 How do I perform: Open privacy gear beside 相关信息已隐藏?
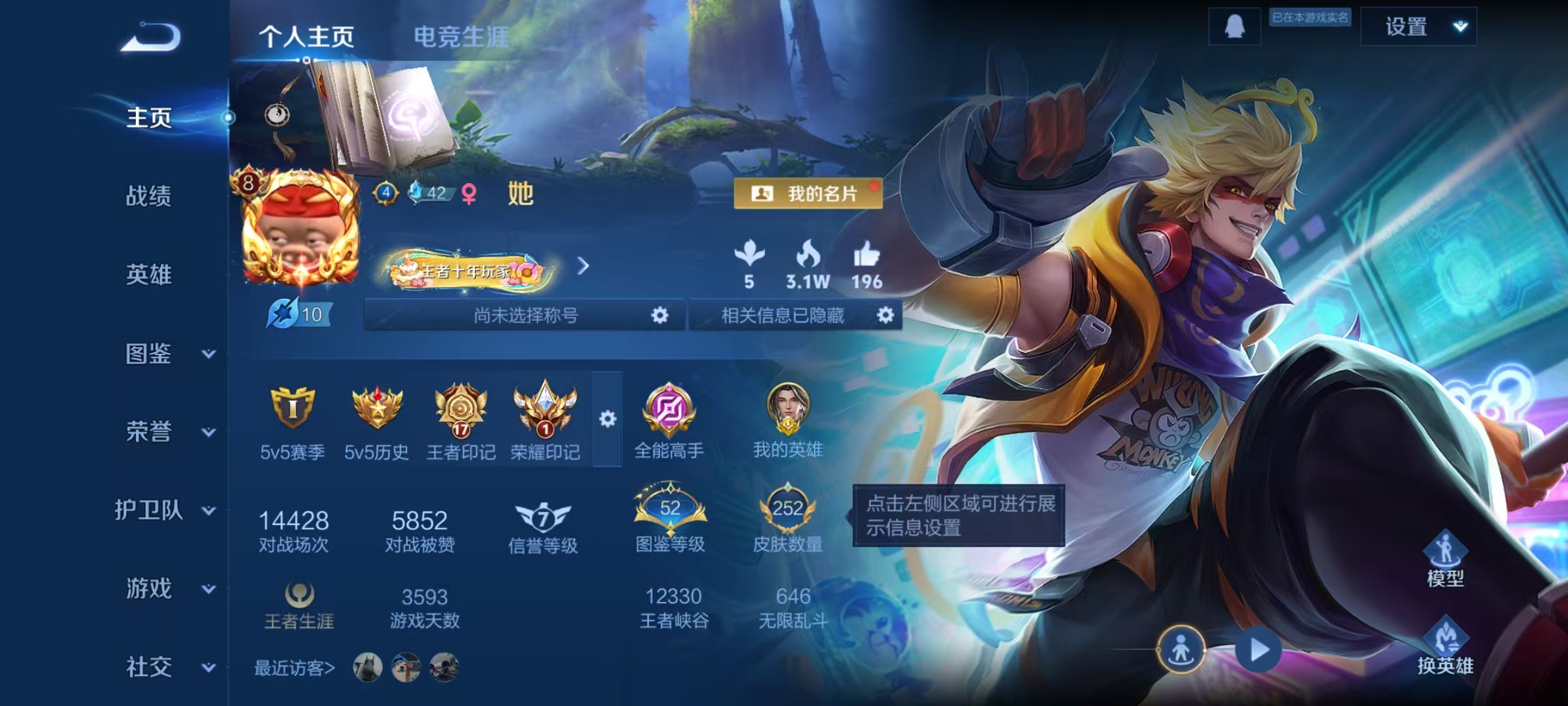[x=886, y=316]
